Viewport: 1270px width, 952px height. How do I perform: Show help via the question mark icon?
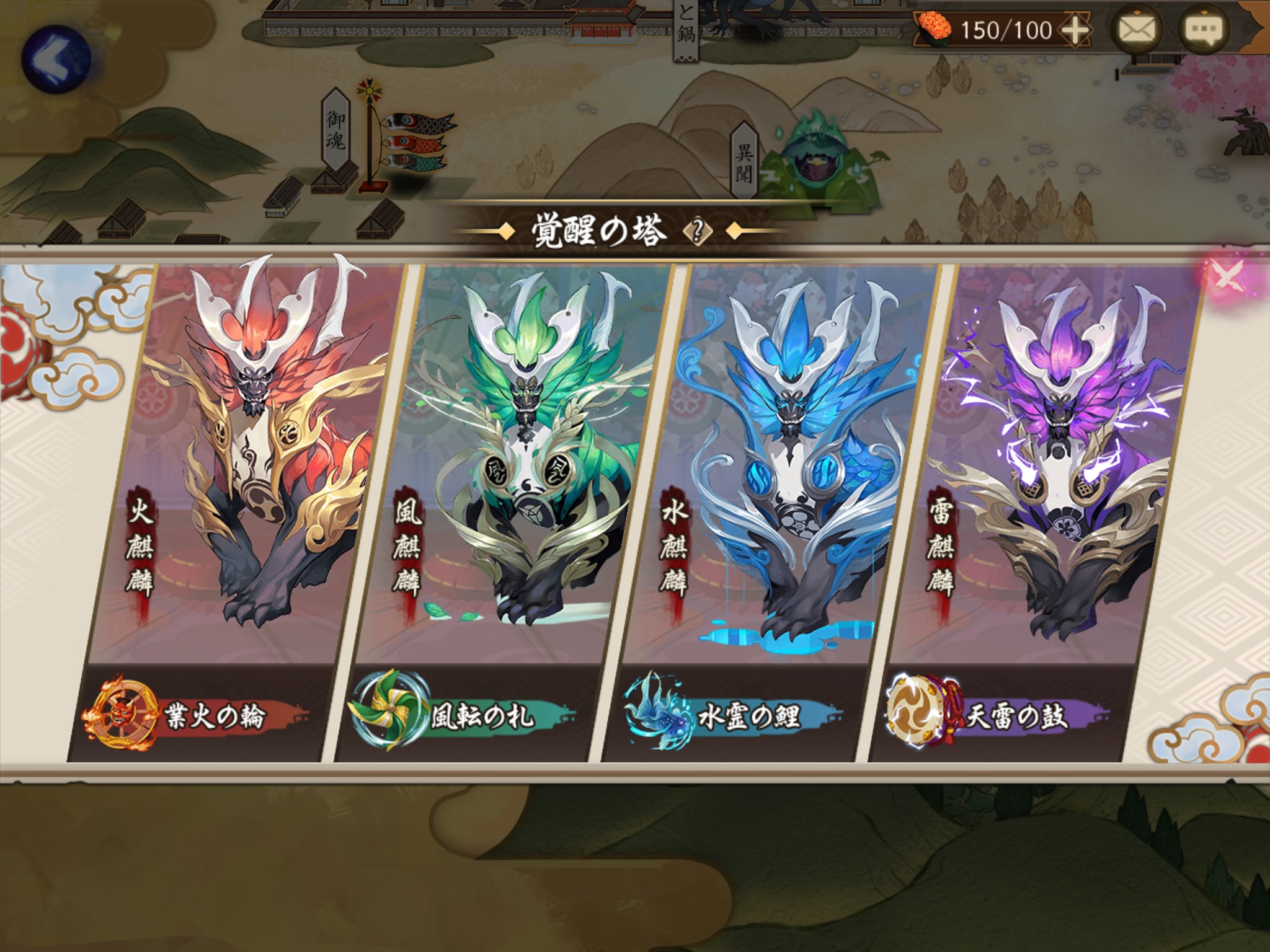pos(699,232)
